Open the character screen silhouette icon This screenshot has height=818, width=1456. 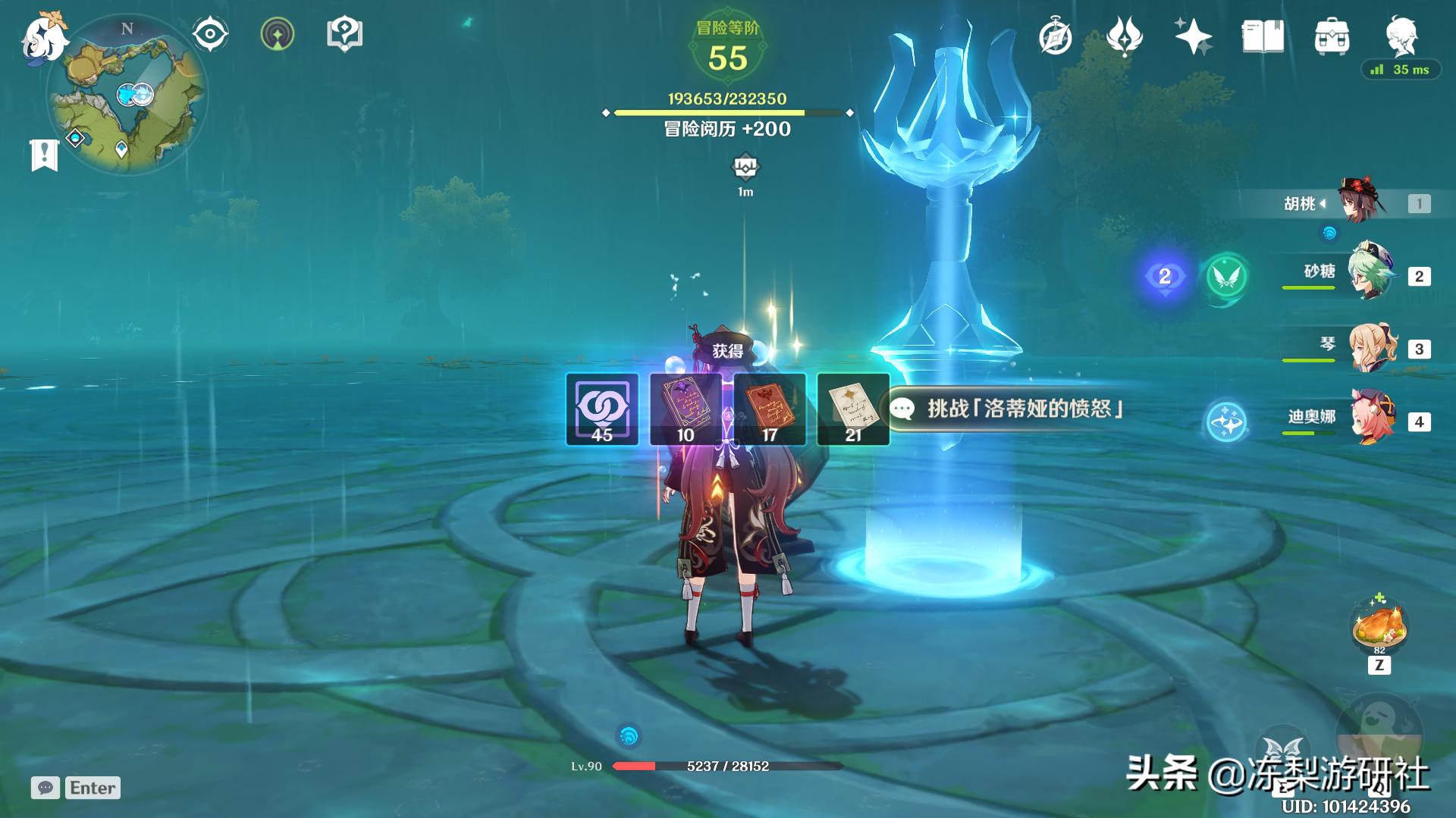(1404, 36)
